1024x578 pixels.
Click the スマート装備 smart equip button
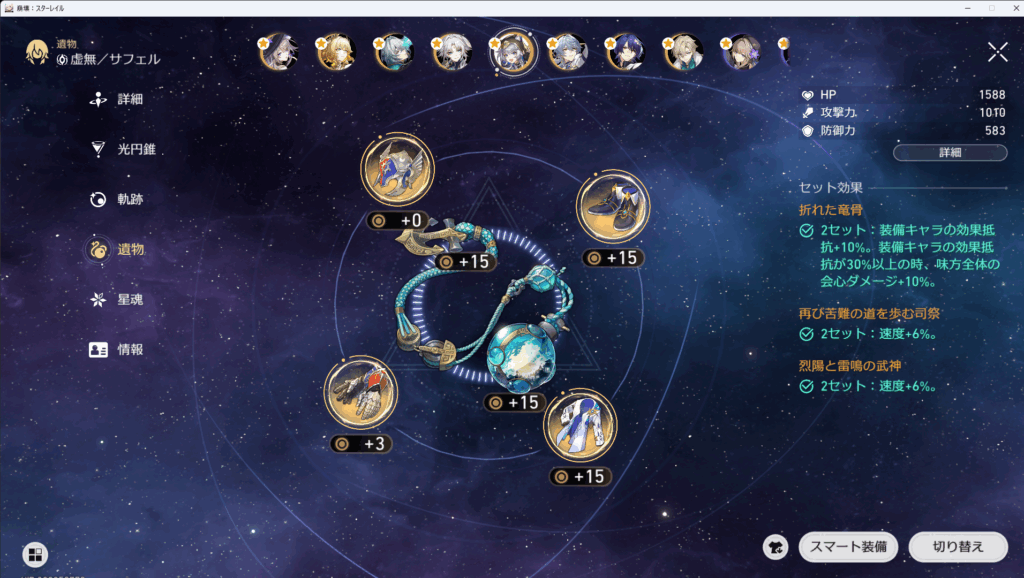pos(848,547)
